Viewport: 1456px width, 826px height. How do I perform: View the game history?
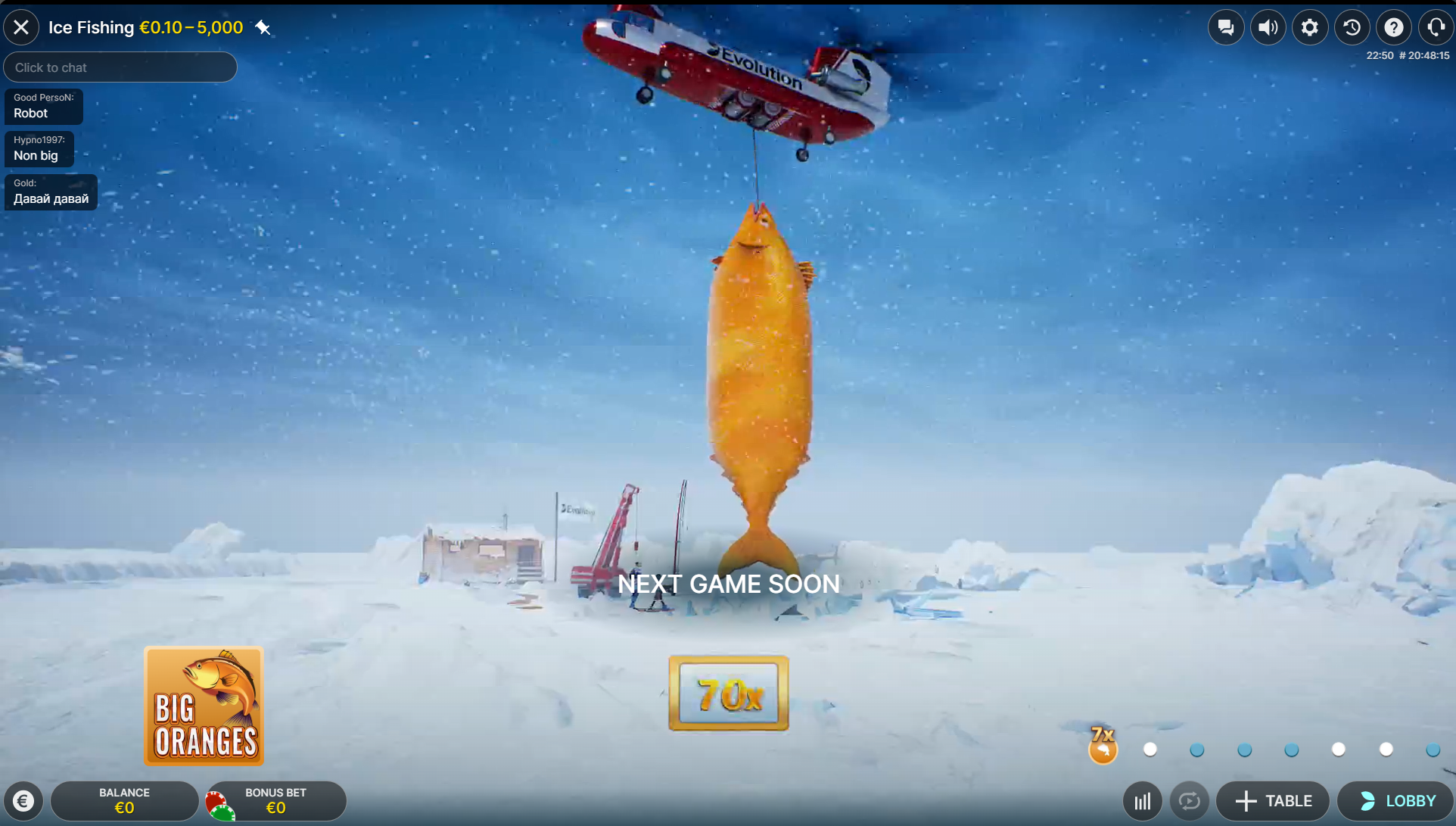(x=1352, y=27)
